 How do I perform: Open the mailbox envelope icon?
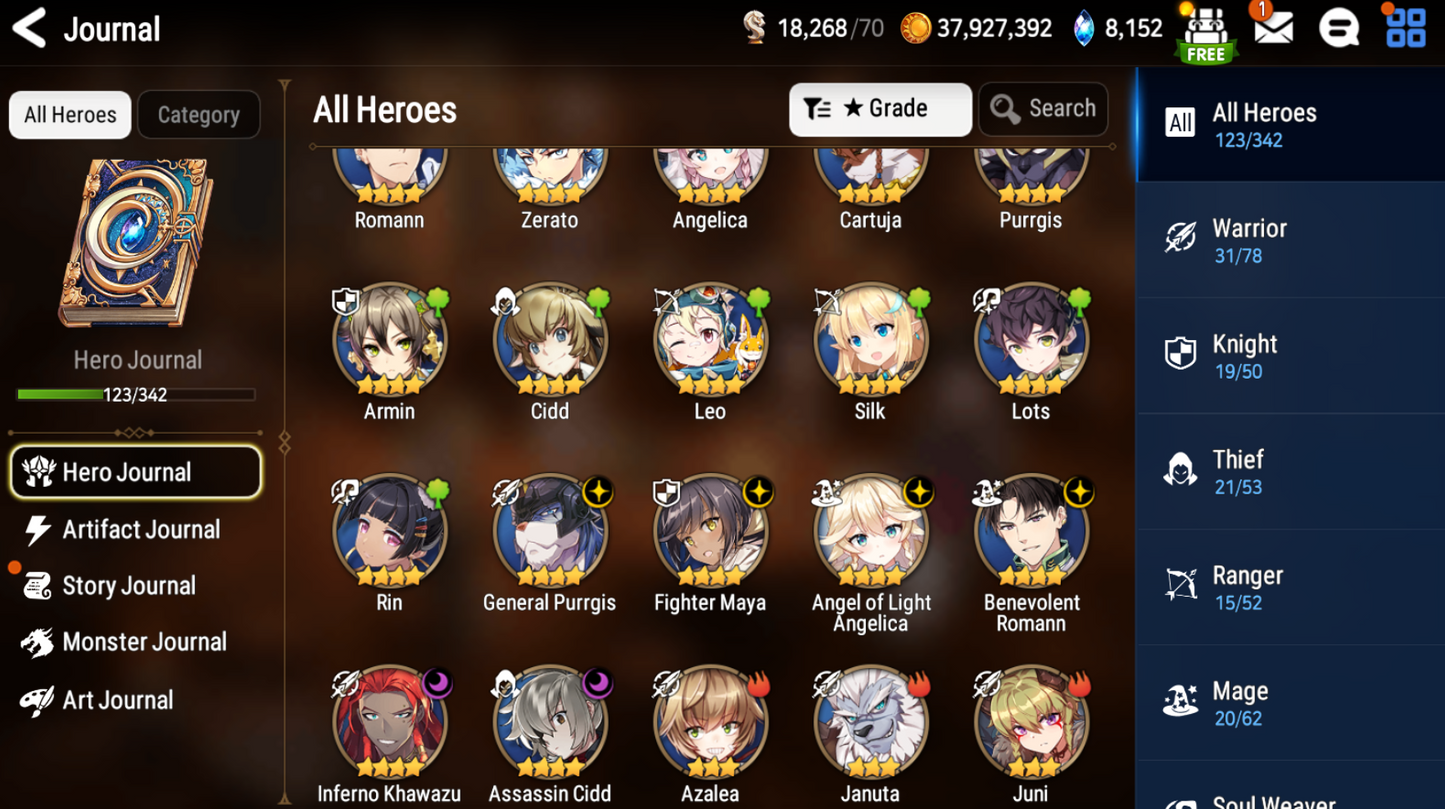click(x=1273, y=28)
